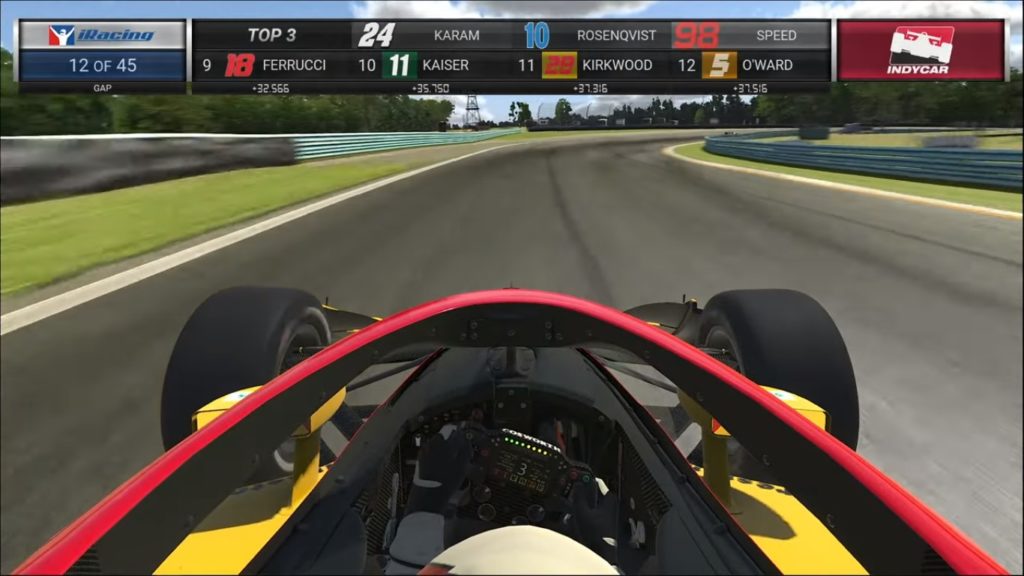
Task: Click the IndyCar logo panel
Action: 920,50
